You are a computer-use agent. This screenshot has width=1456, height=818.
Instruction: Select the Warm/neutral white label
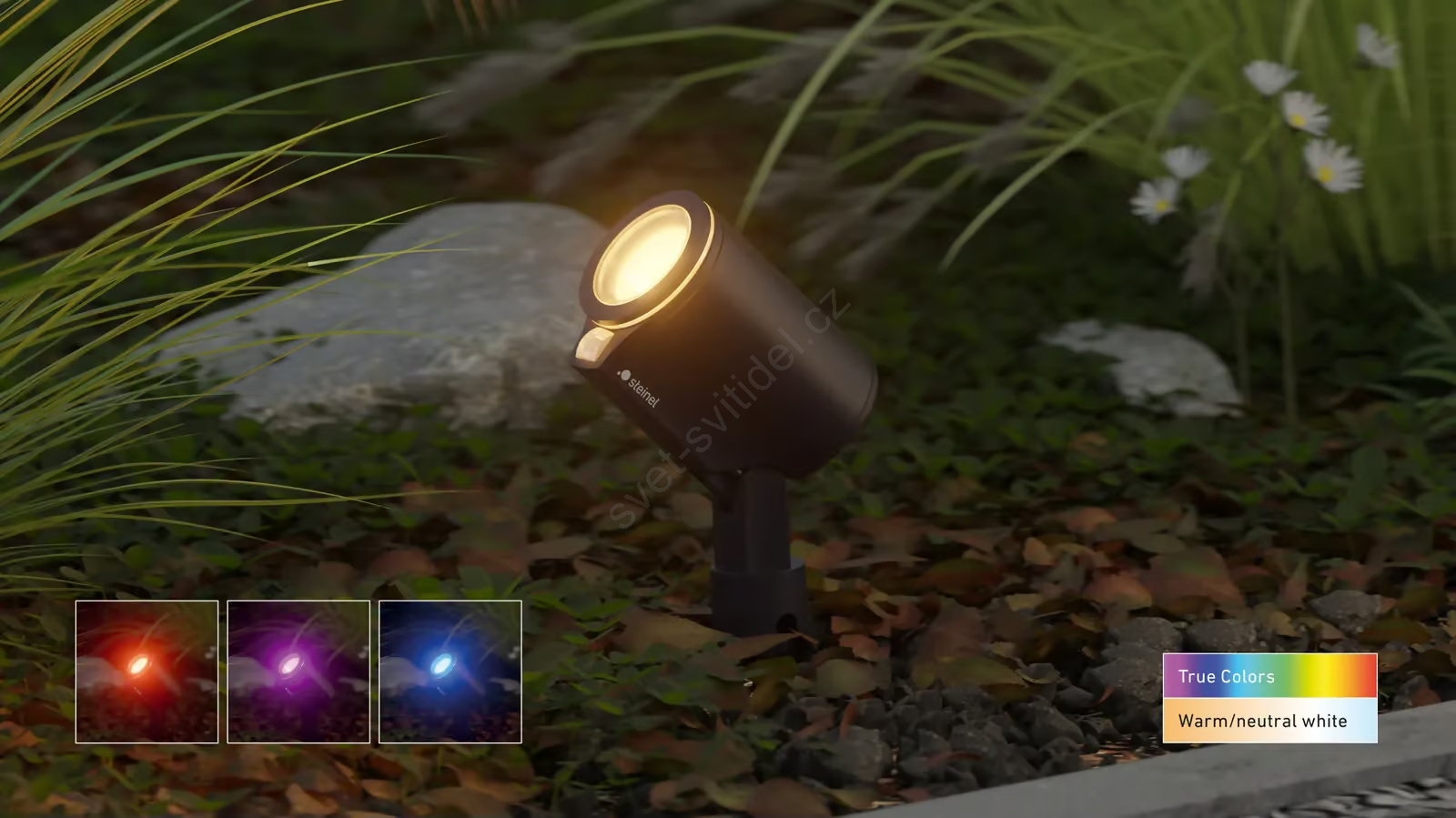[x=1269, y=721]
